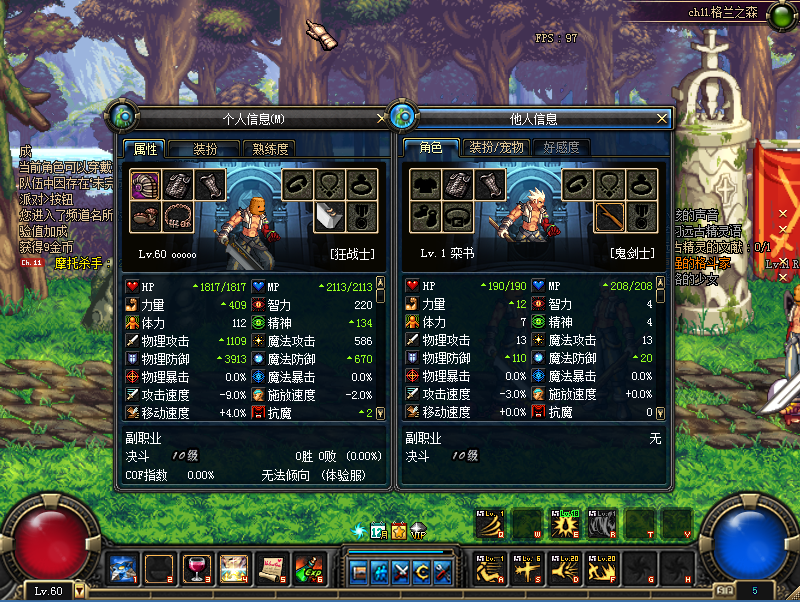Click the white cleaver weapon slot
The width and height of the screenshot is (800, 602).
click(330, 215)
